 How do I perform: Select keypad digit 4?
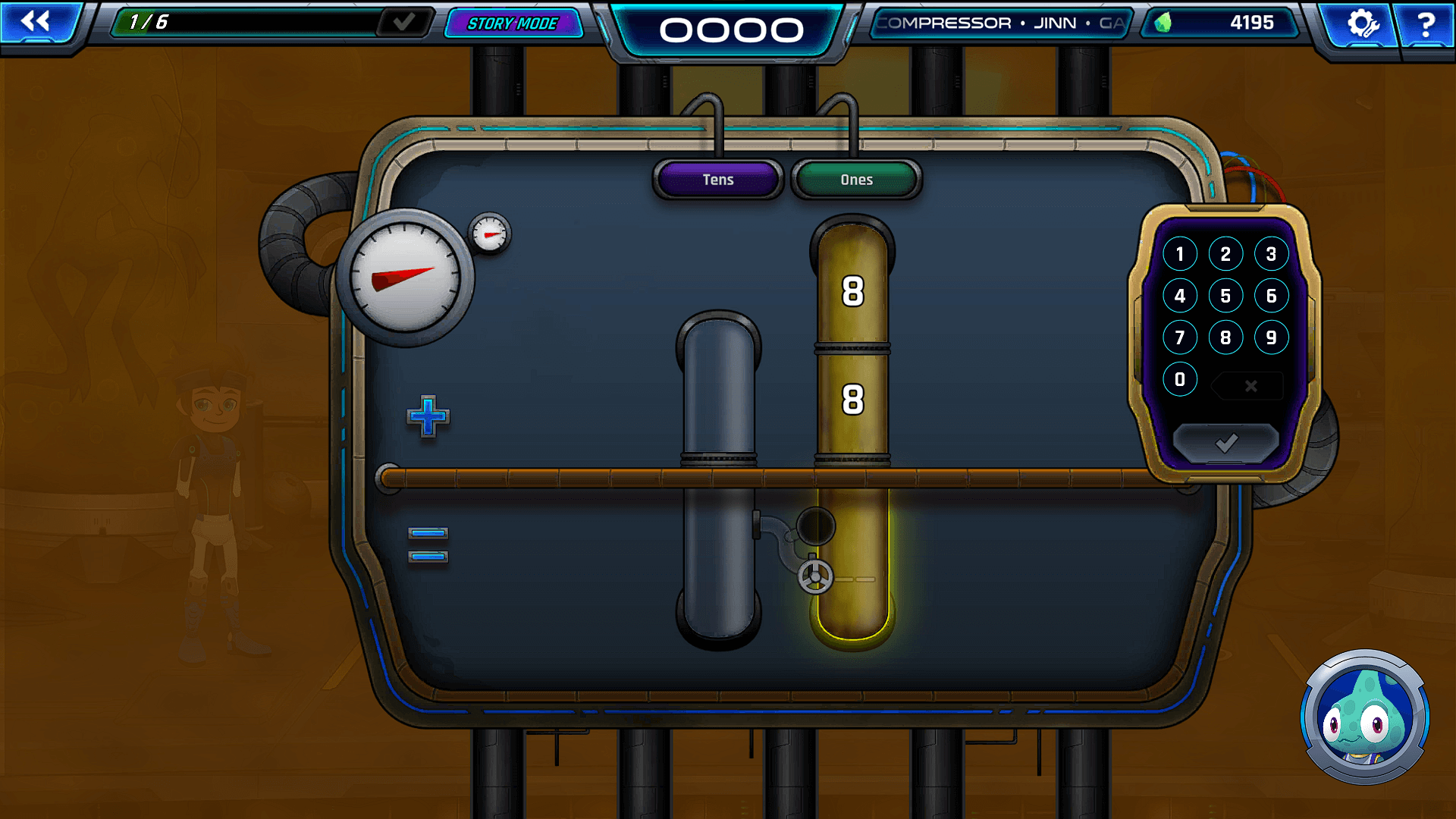coord(1180,296)
